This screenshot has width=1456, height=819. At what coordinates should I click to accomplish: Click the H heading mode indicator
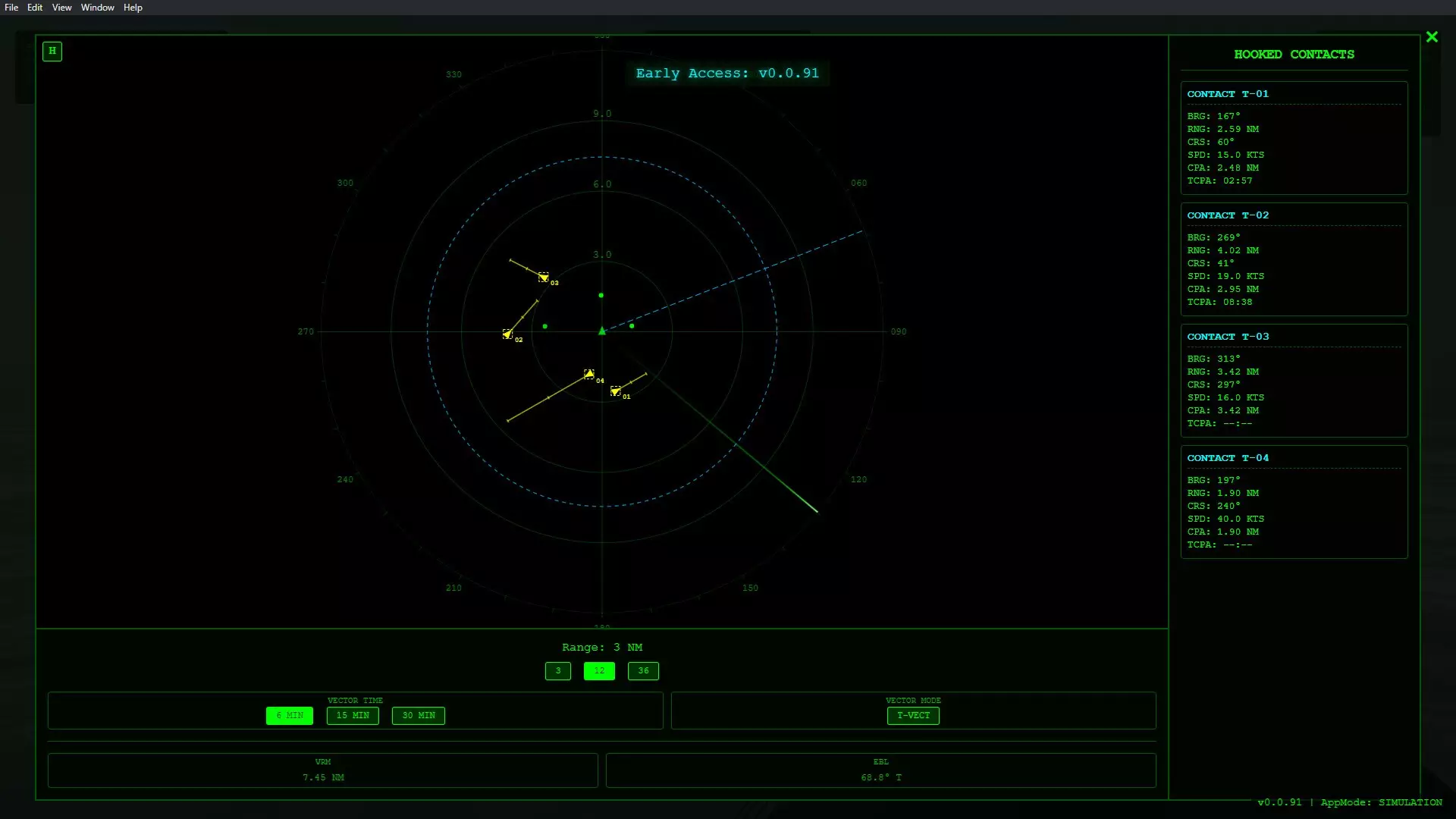52,52
